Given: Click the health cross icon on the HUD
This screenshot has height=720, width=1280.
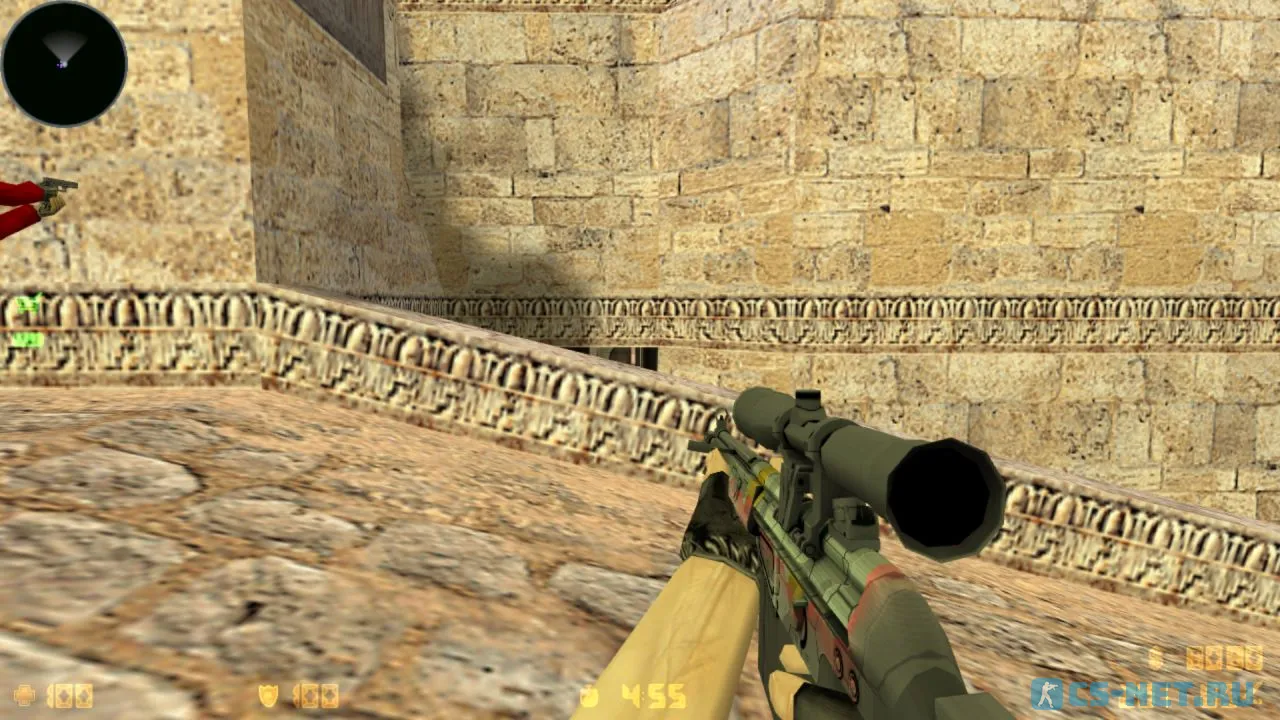Looking at the screenshot, I should (23, 693).
